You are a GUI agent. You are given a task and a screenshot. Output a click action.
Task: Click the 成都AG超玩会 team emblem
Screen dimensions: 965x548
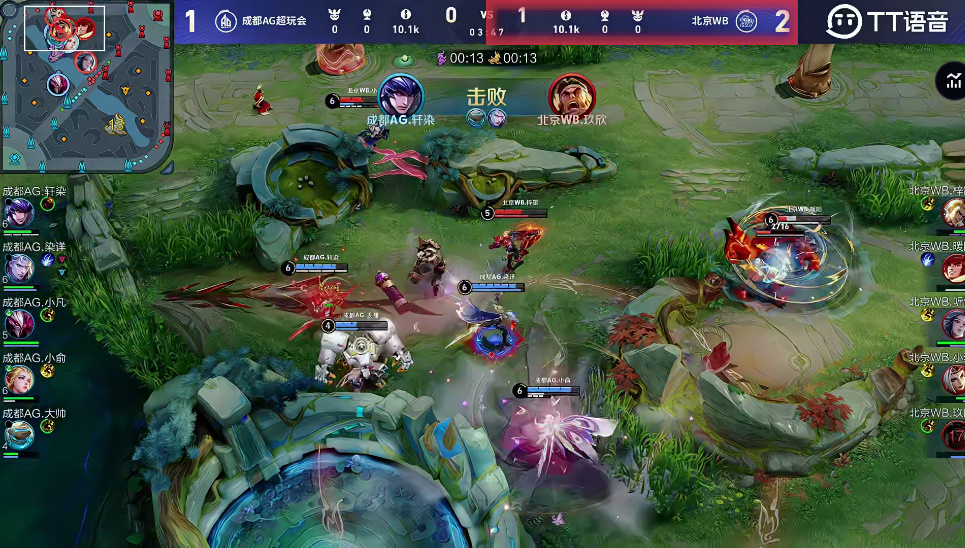226,21
